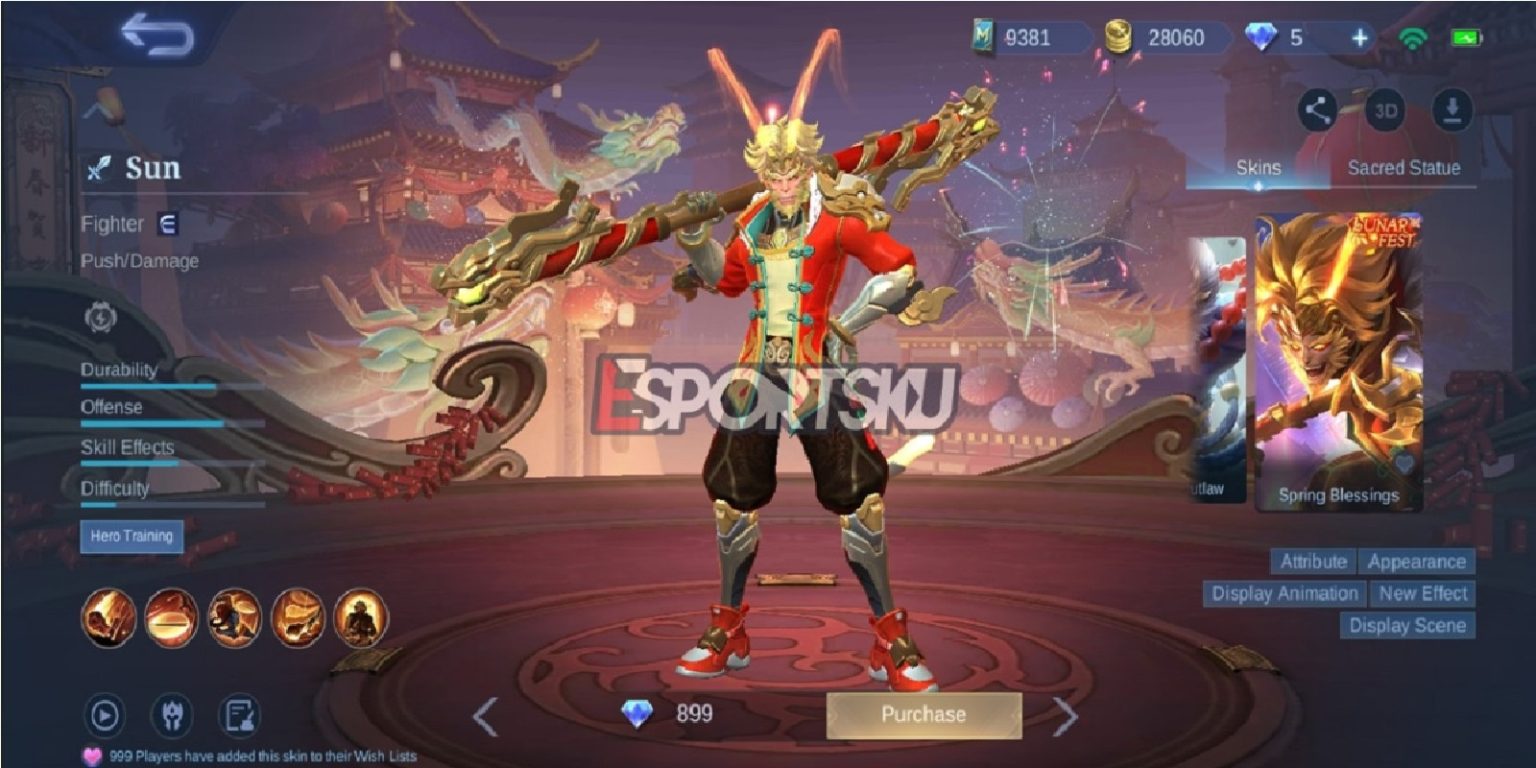The height and width of the screenshot is (768, 1536).
Task: Open the share options for this skin
Action: point(1316,111)
